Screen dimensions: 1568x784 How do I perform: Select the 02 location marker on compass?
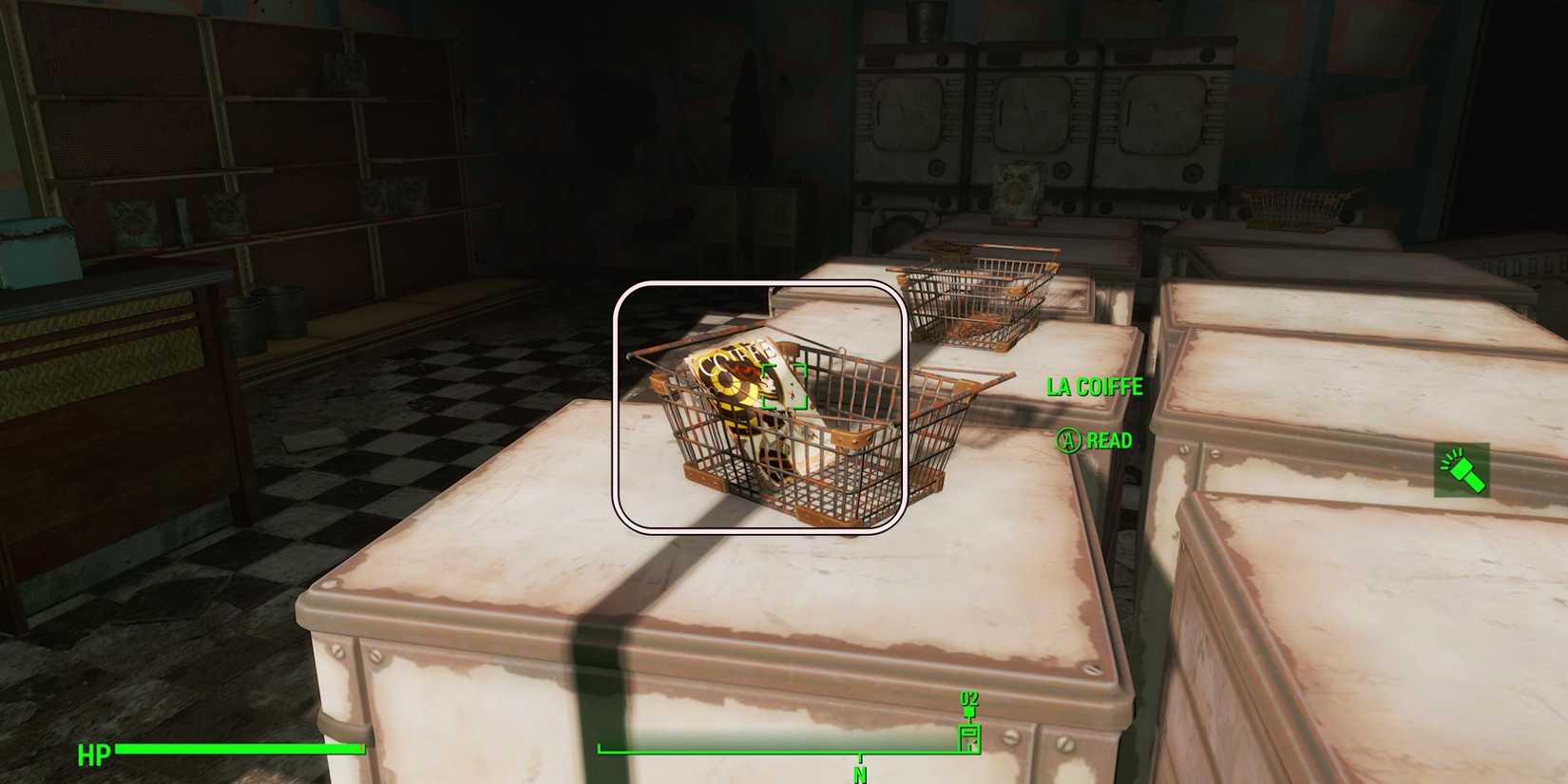971,700
